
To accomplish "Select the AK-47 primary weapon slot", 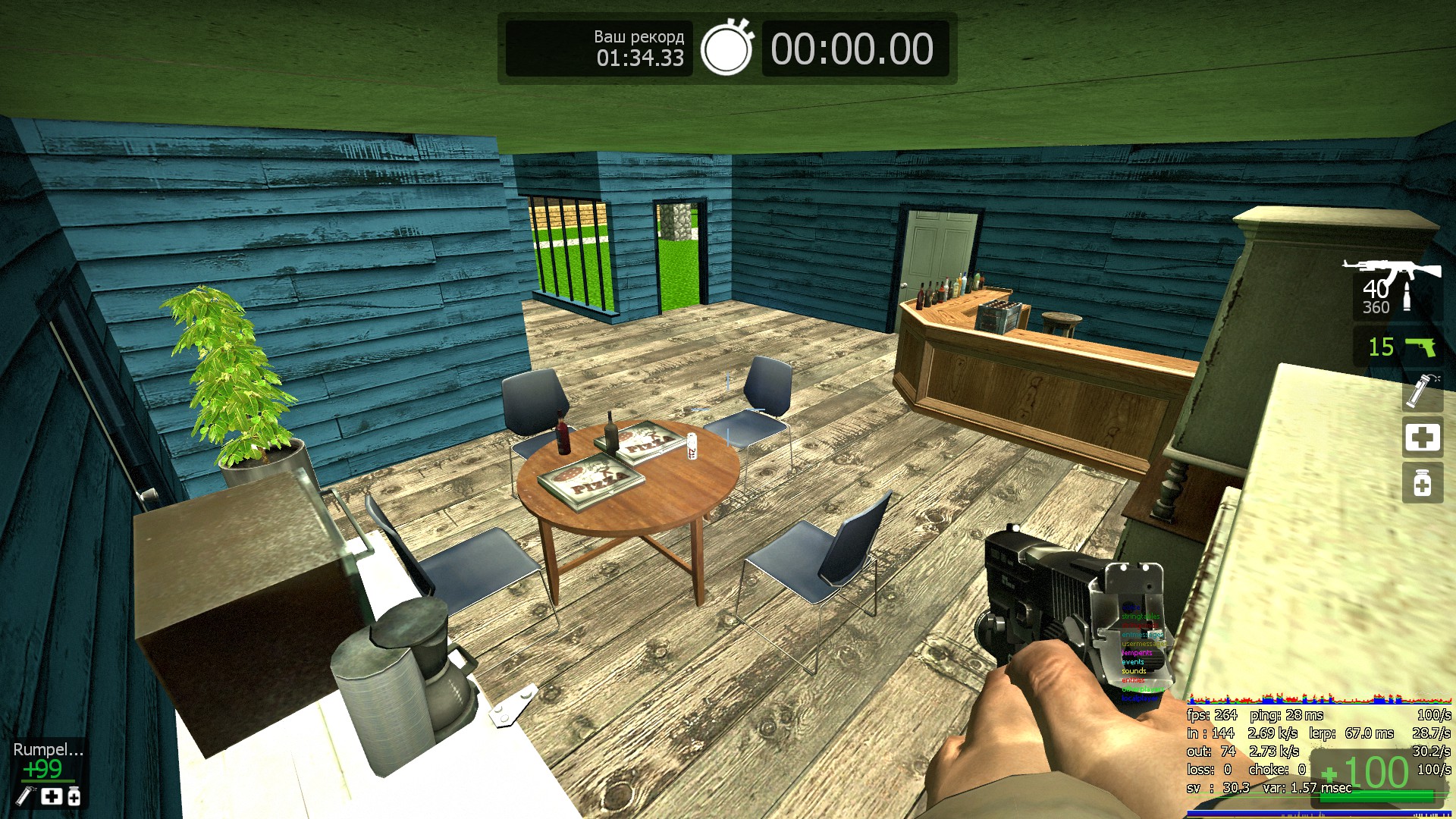I will (x=1394, y=287).
